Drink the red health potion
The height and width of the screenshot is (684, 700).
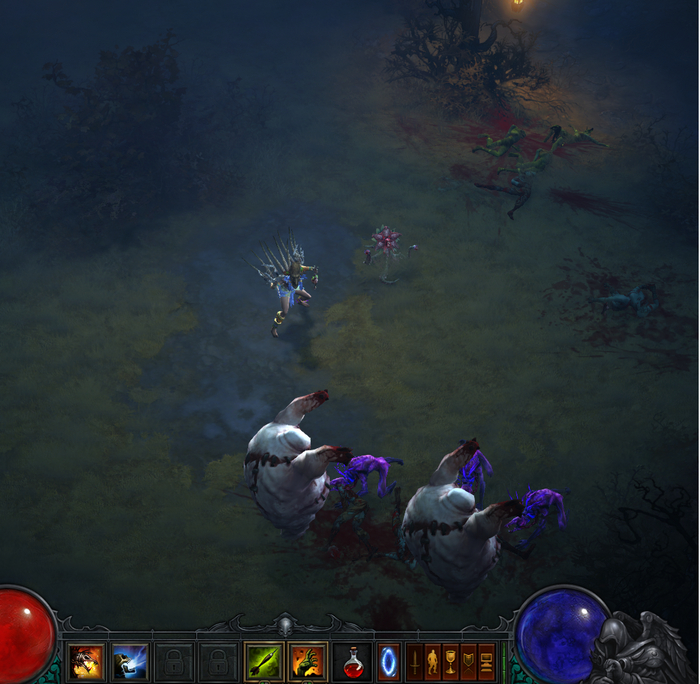351,661
